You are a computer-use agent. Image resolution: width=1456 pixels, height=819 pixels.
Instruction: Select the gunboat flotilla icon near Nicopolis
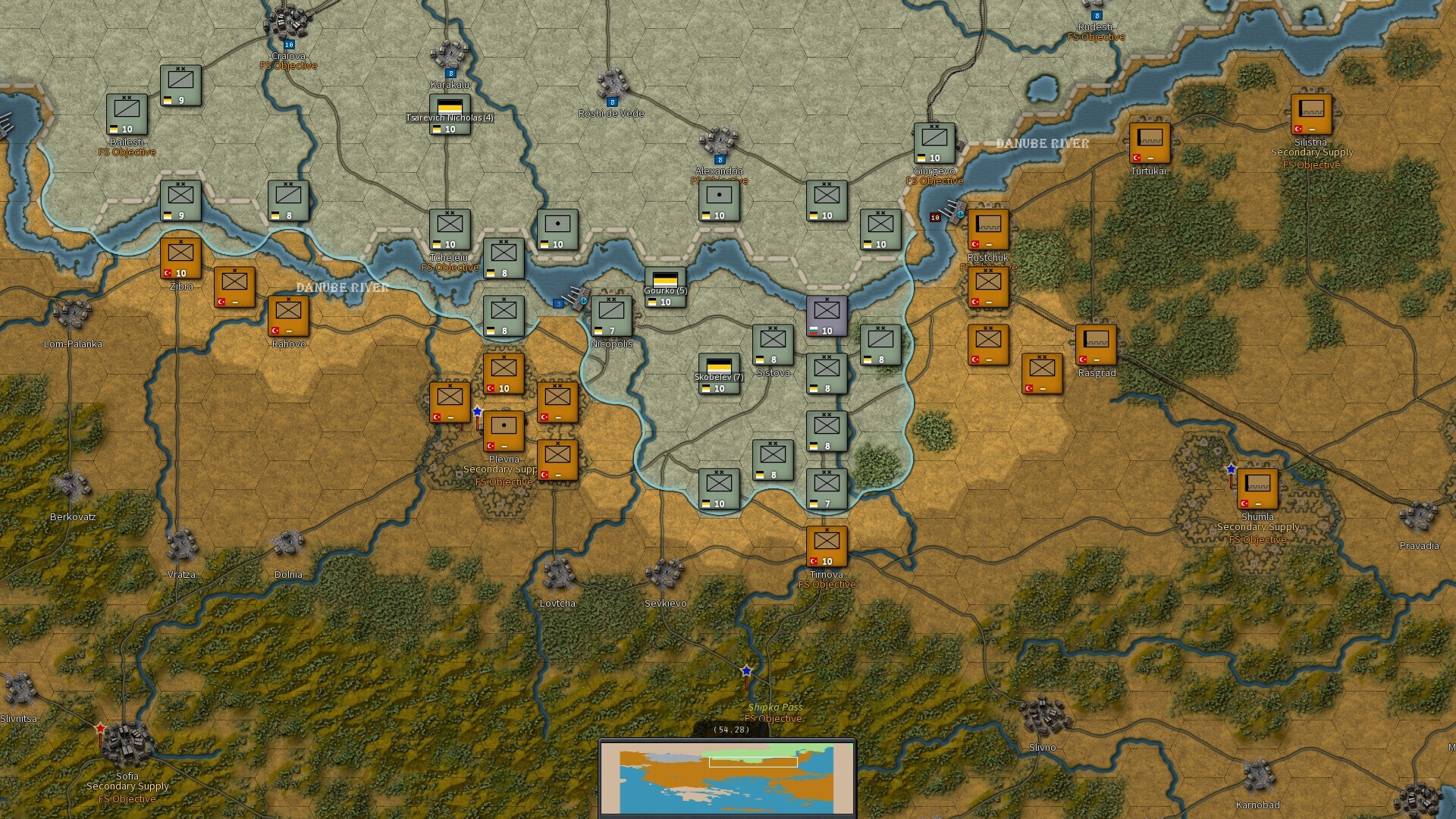tap(576, 298)
